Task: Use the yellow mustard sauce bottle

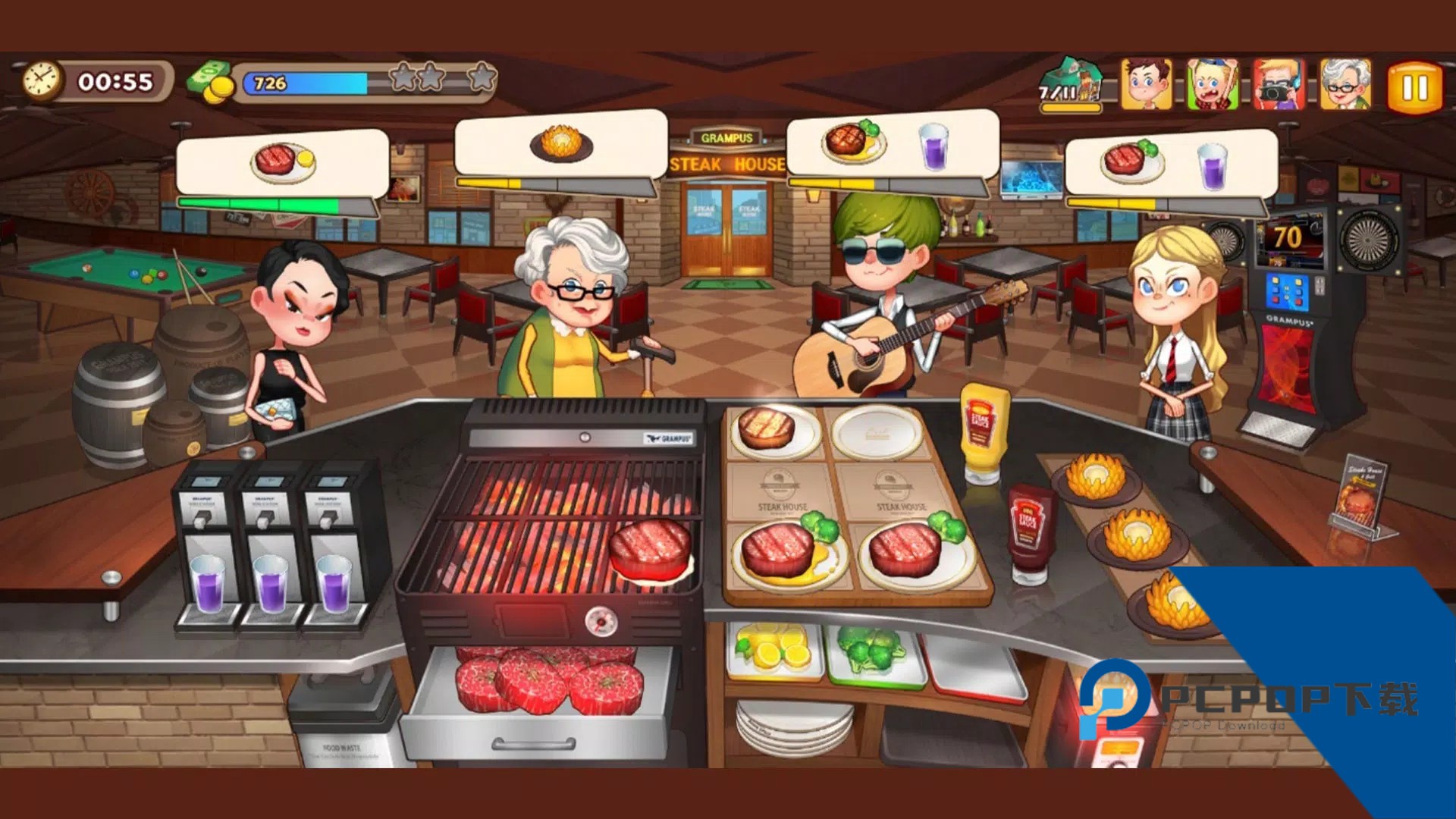Action: click(984, 432)
